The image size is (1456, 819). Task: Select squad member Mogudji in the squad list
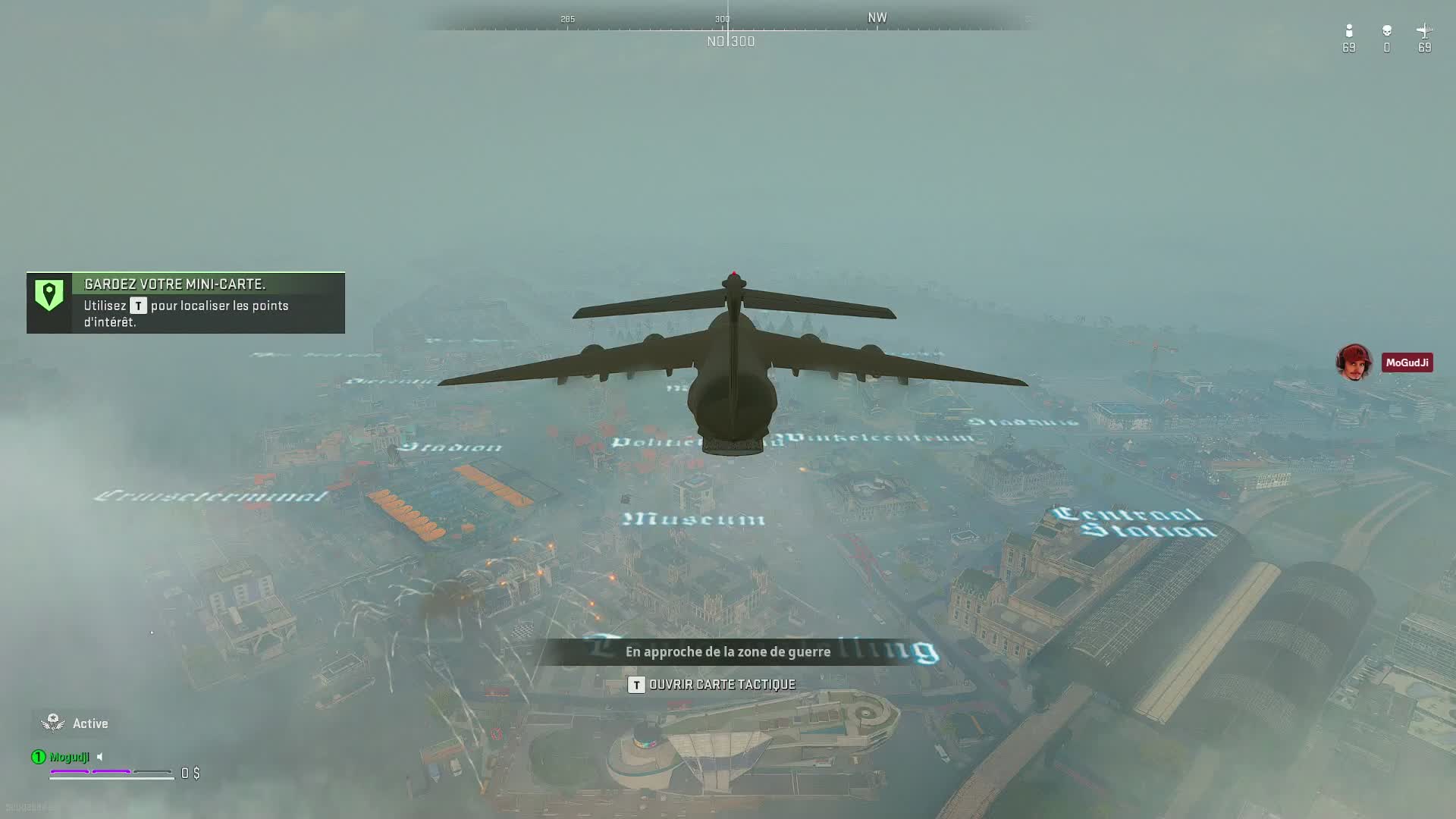[69, 757]
